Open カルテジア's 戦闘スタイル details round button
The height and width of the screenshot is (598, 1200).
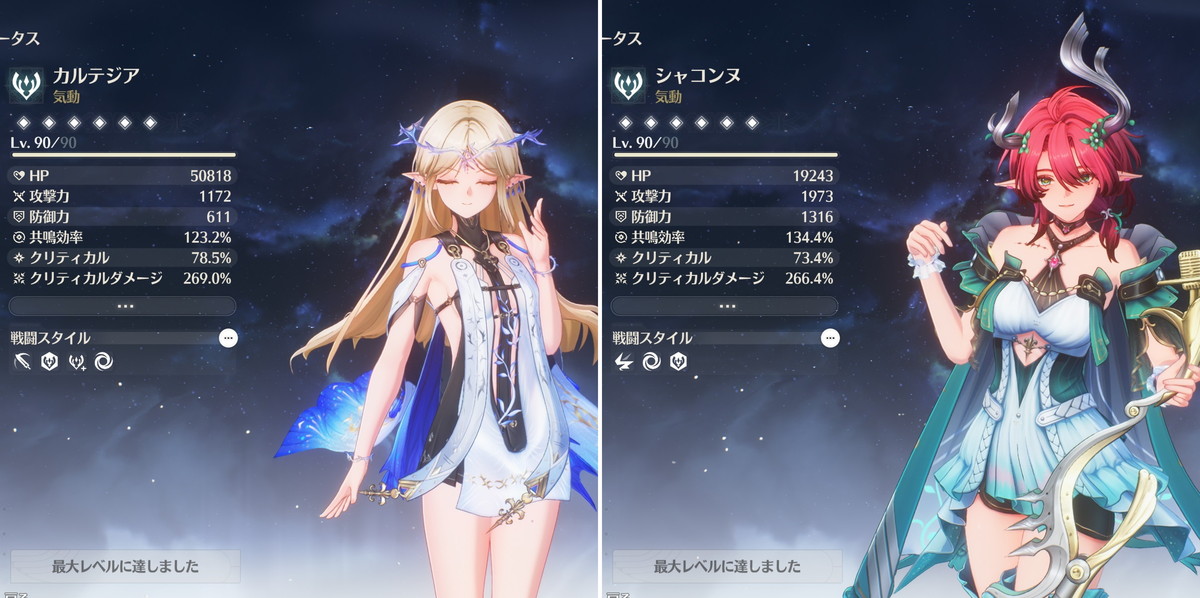[x=228, y=338]
